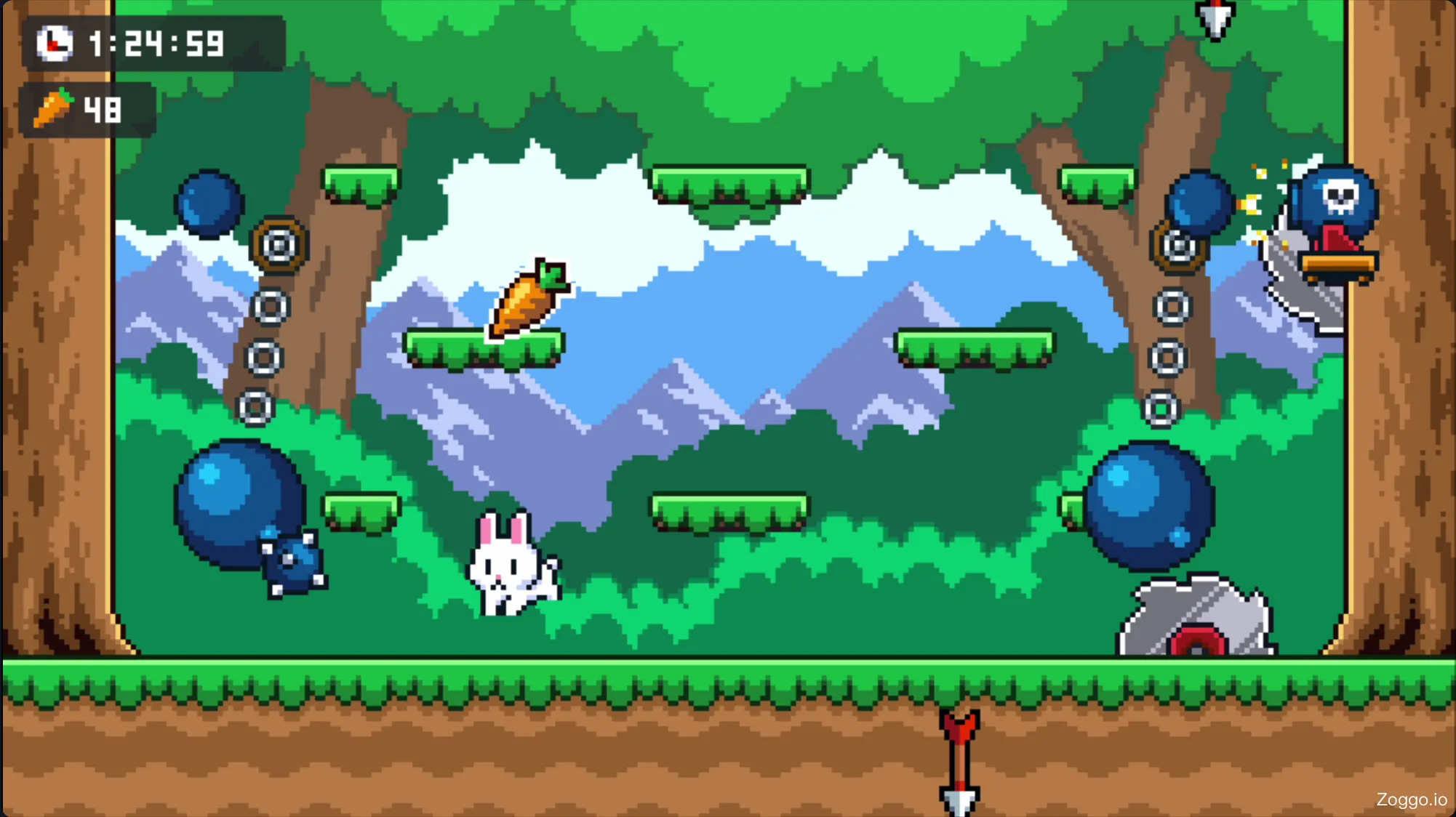Click the carrot count showing 48

[101, 109]
